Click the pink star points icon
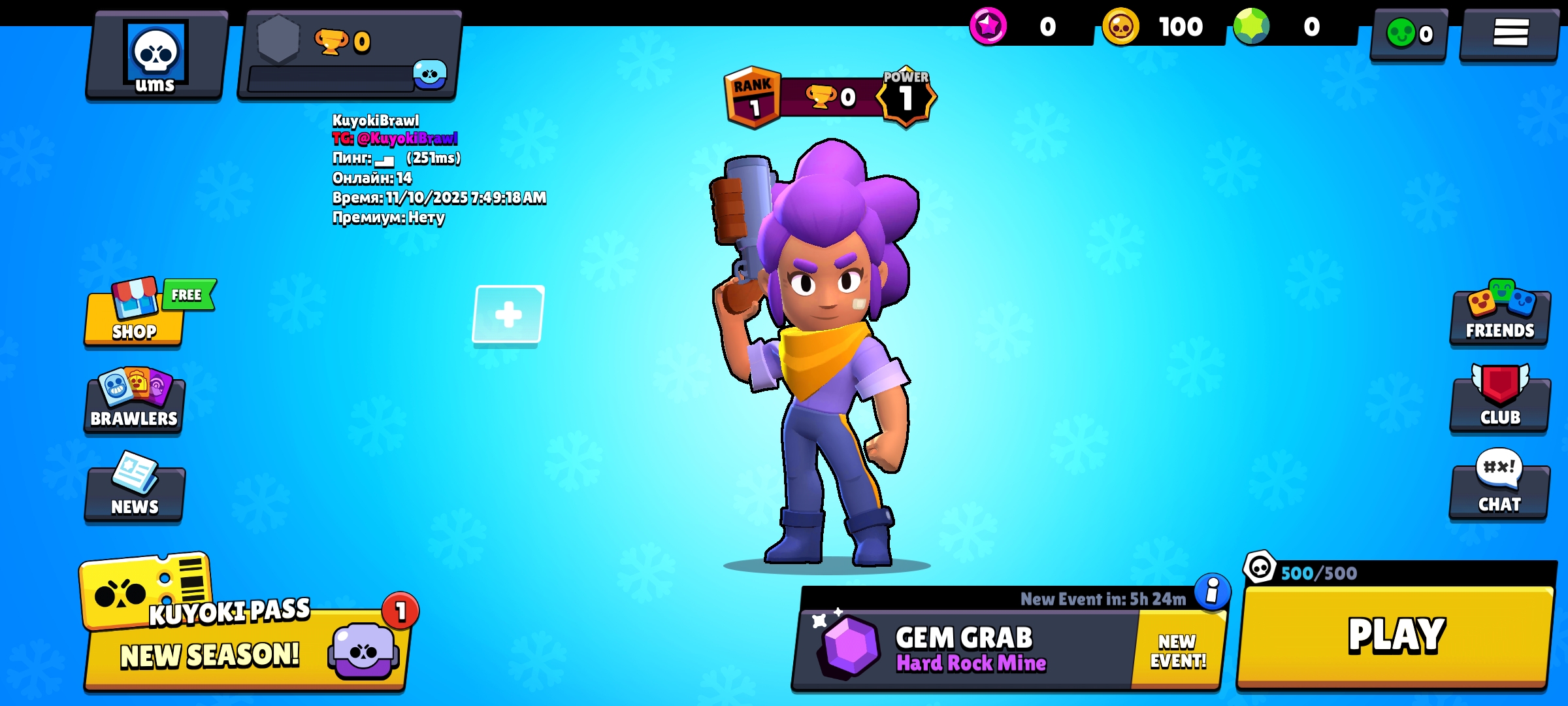1568x706 pixels. (988, 27)
